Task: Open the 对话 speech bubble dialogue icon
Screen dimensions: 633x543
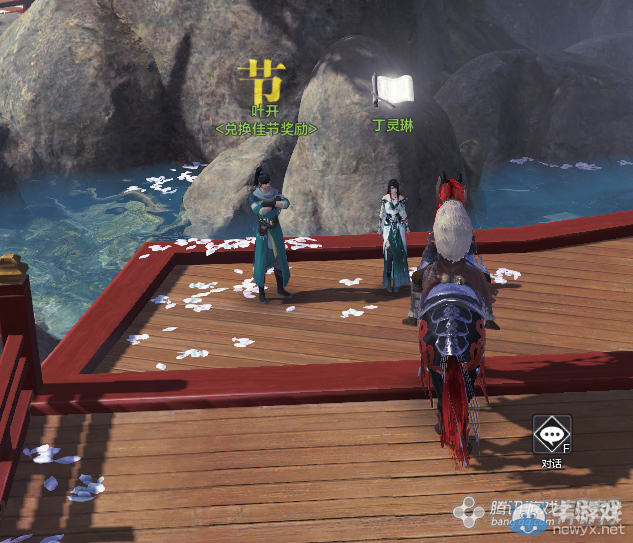Action: click(551, 435)
